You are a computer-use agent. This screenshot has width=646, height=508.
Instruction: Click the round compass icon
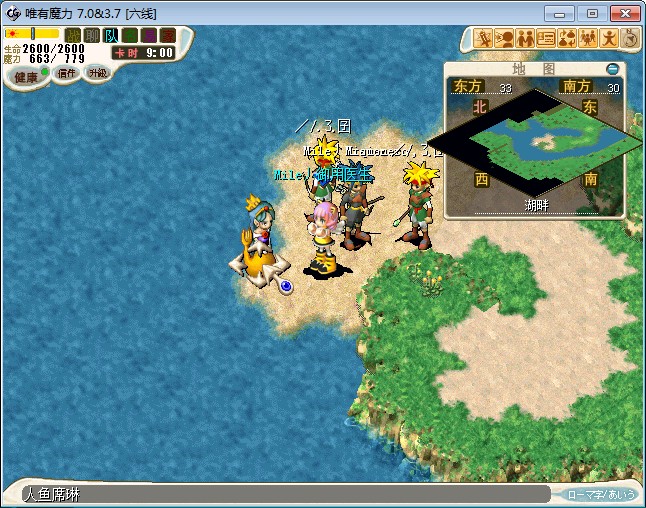(x=630, y=39)
